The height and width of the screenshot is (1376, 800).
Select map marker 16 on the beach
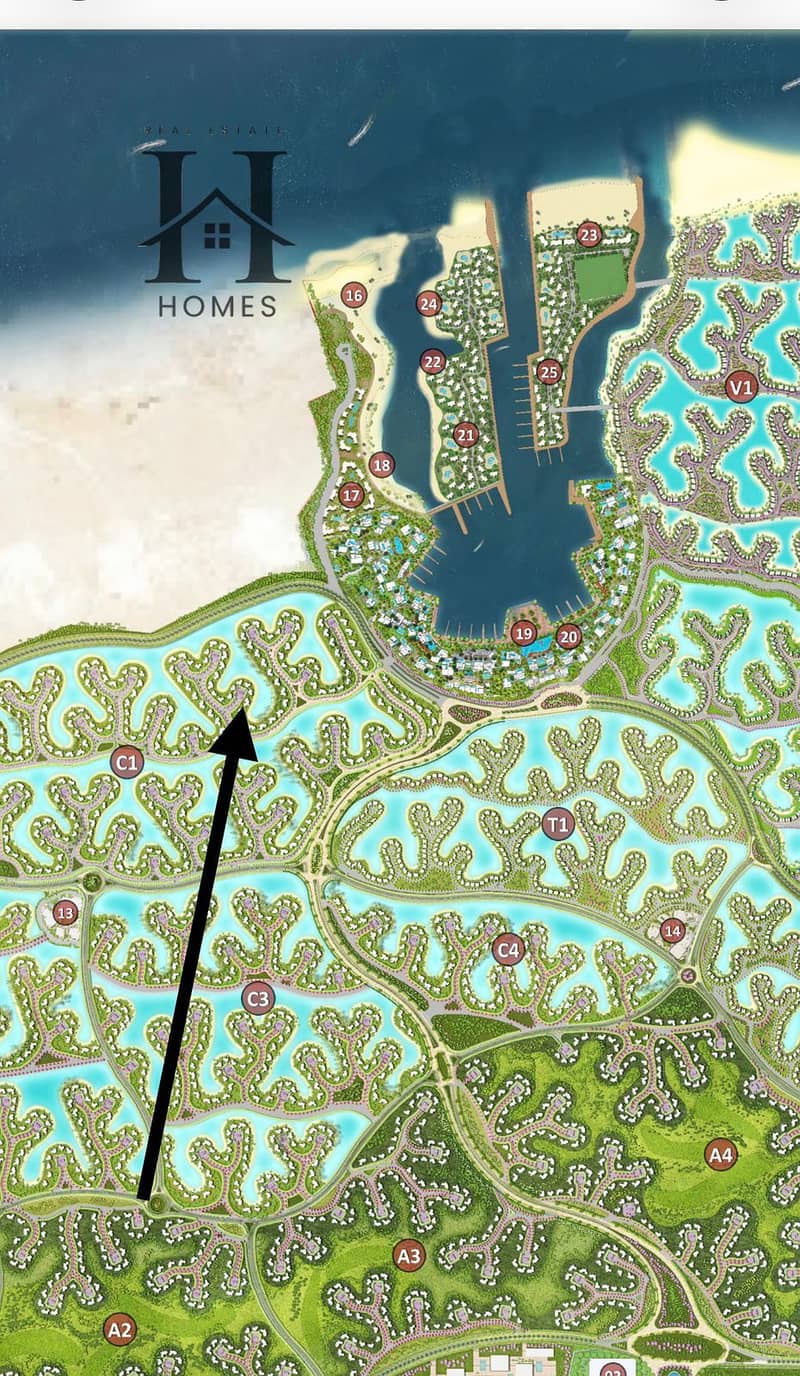click(352, 295)
